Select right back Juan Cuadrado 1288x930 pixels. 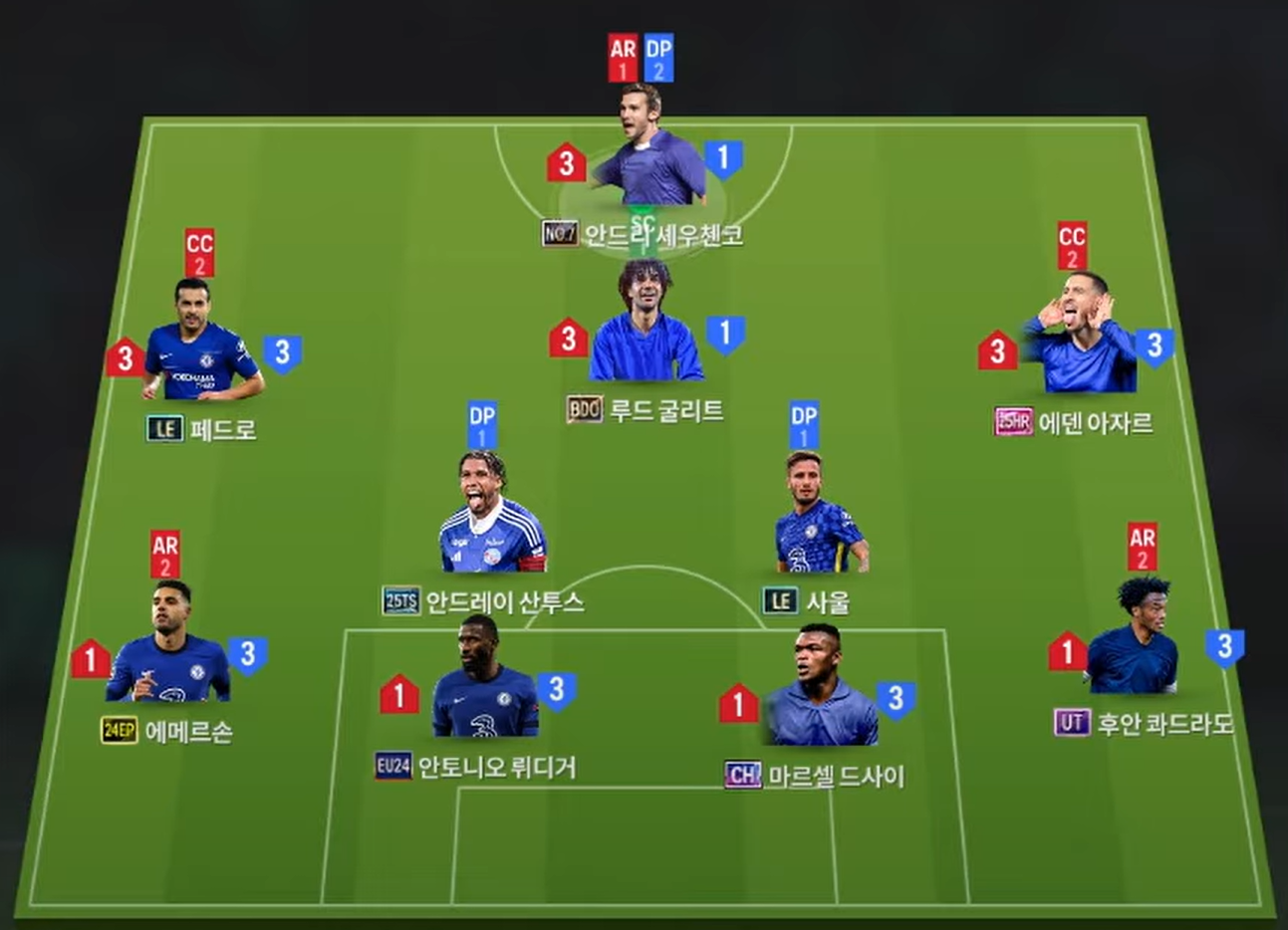1134,640
